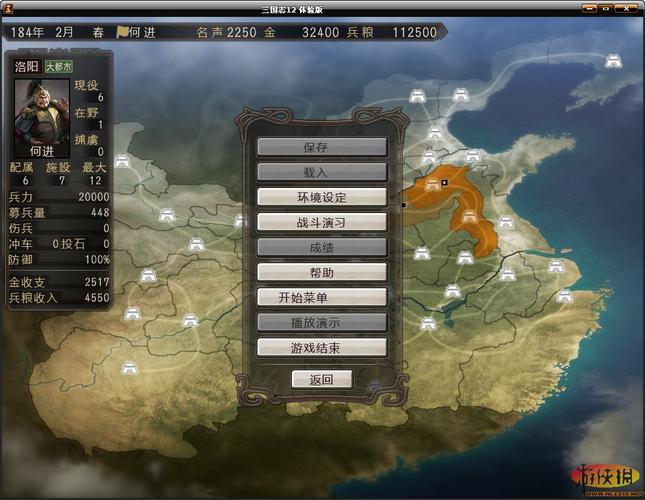Click the 返回 back button
This screenshot has height=500, width=645.
(321, 379)
